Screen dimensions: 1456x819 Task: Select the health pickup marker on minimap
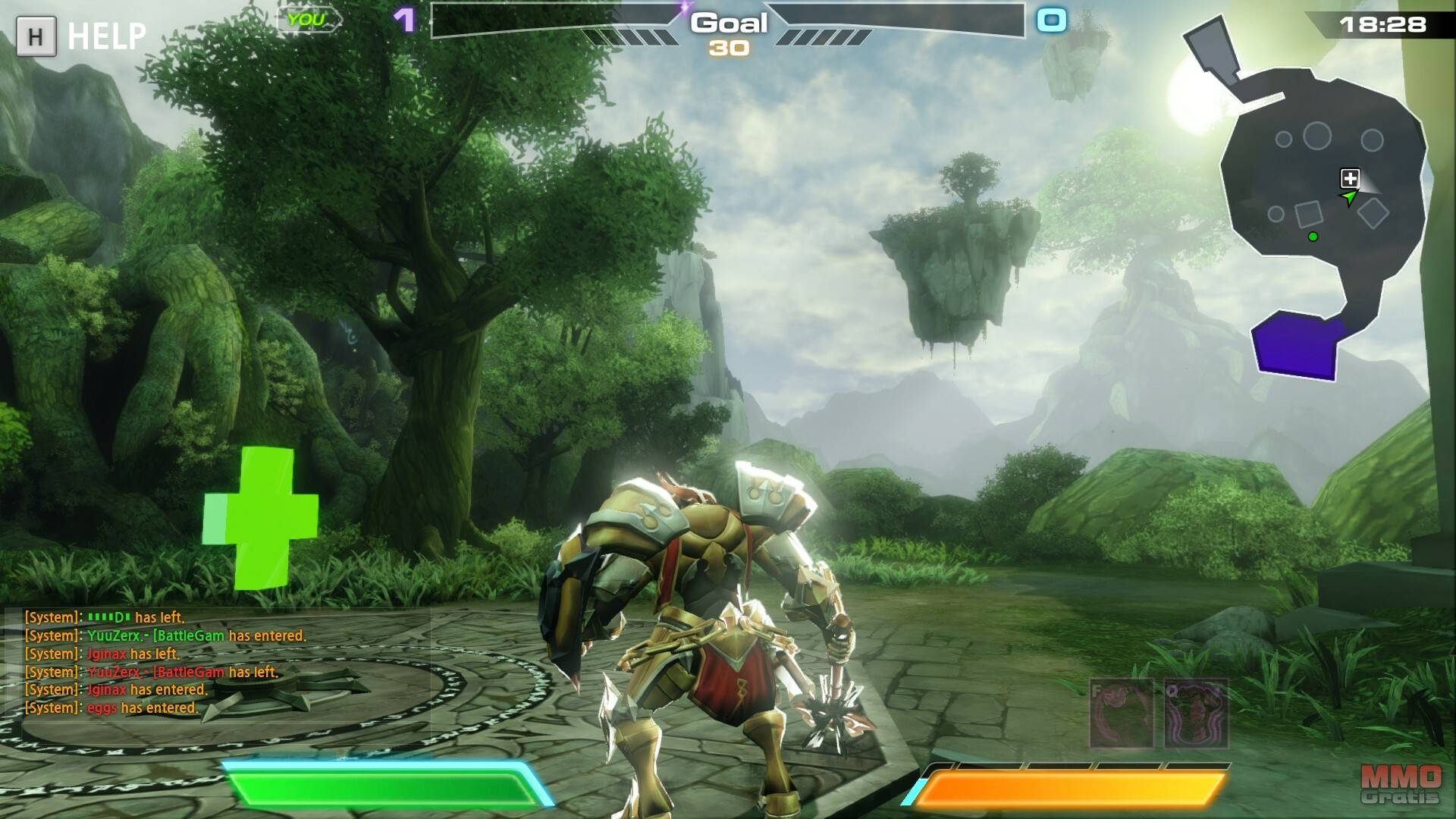coord(1350,178)
